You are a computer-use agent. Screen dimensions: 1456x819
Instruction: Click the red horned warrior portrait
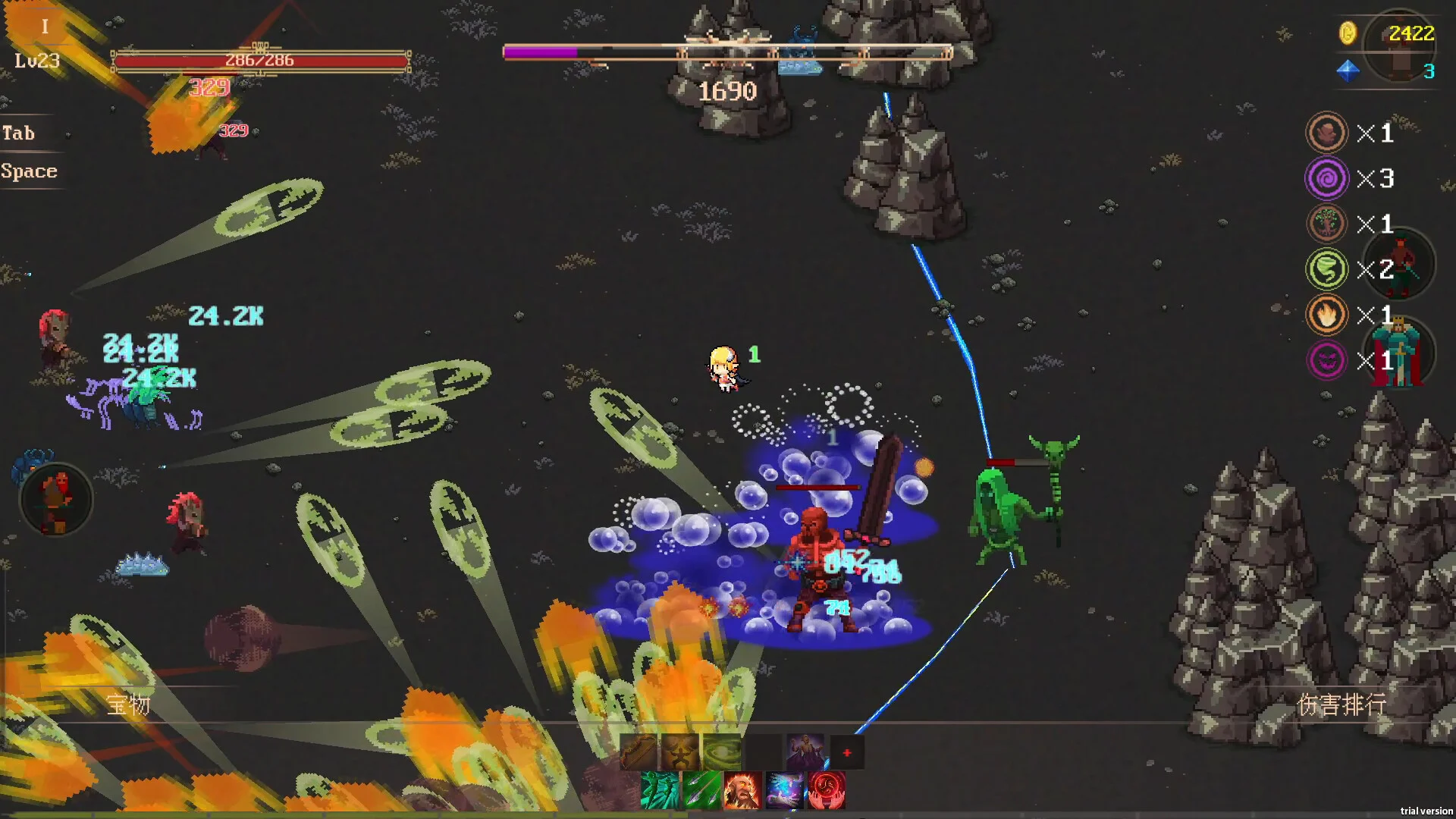tap(1399, 265)
